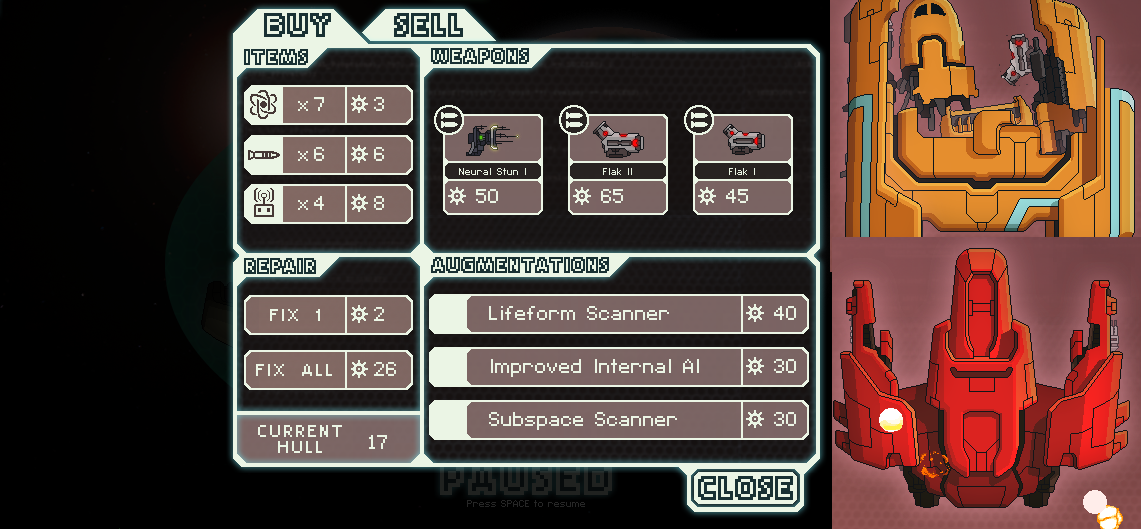Click Fix All to repair hull
The image size is (1141, 529).
[328, 370]
